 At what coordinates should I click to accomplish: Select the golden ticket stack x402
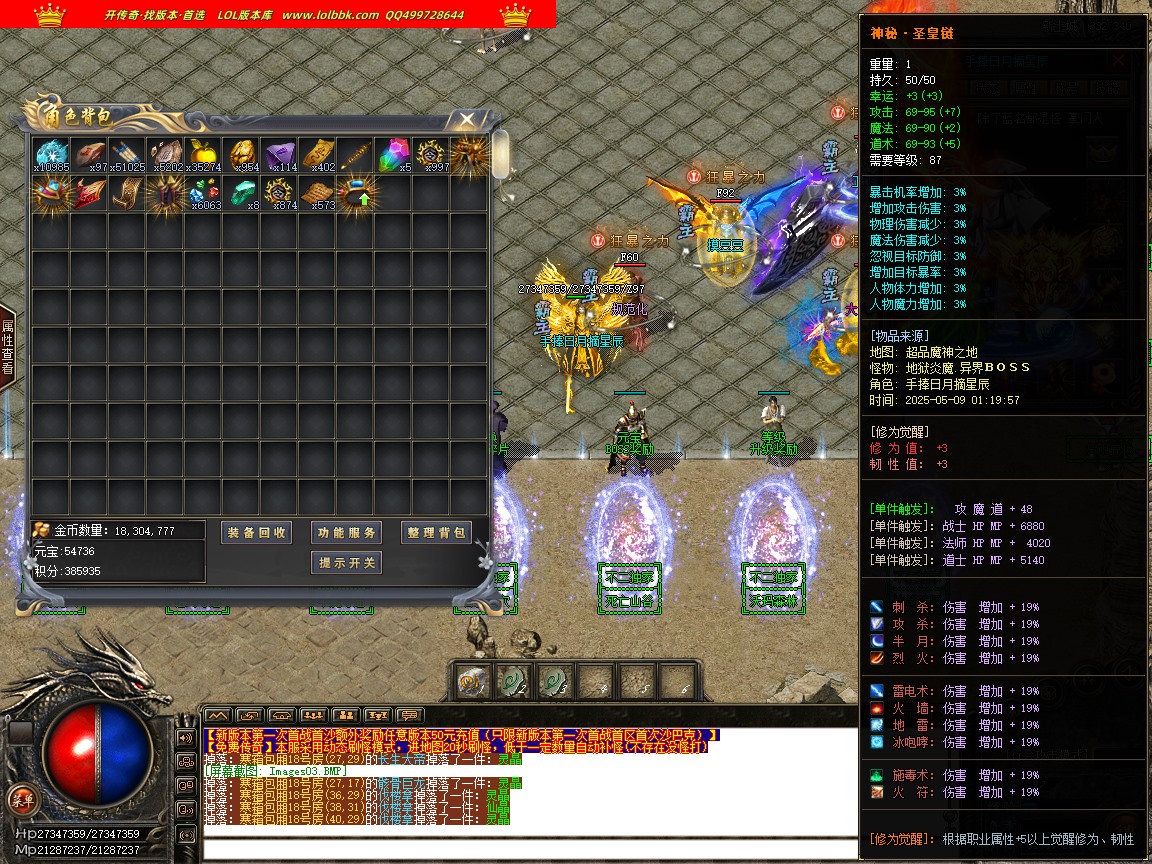coord(317,155)
